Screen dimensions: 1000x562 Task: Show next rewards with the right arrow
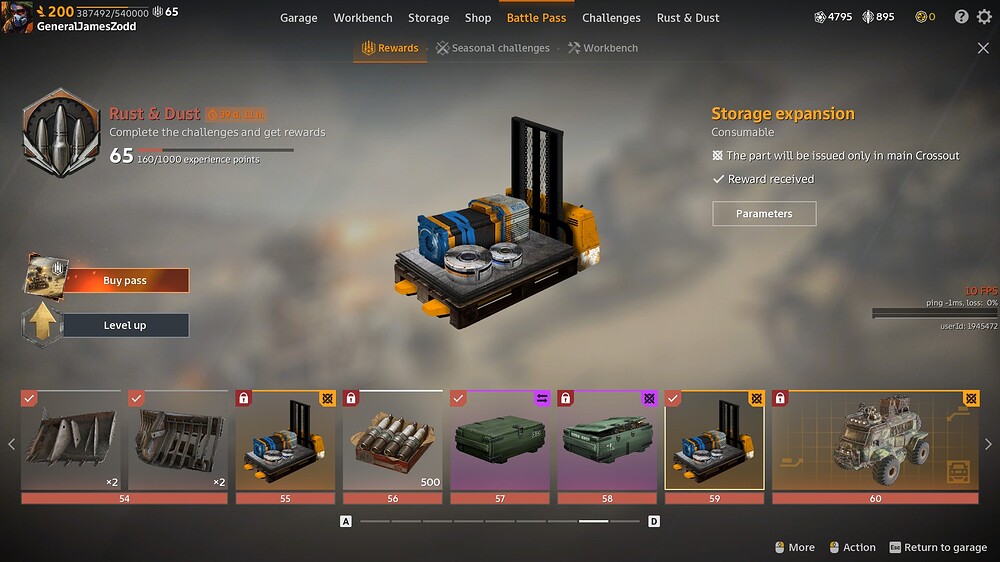click(x=989, y=444)
